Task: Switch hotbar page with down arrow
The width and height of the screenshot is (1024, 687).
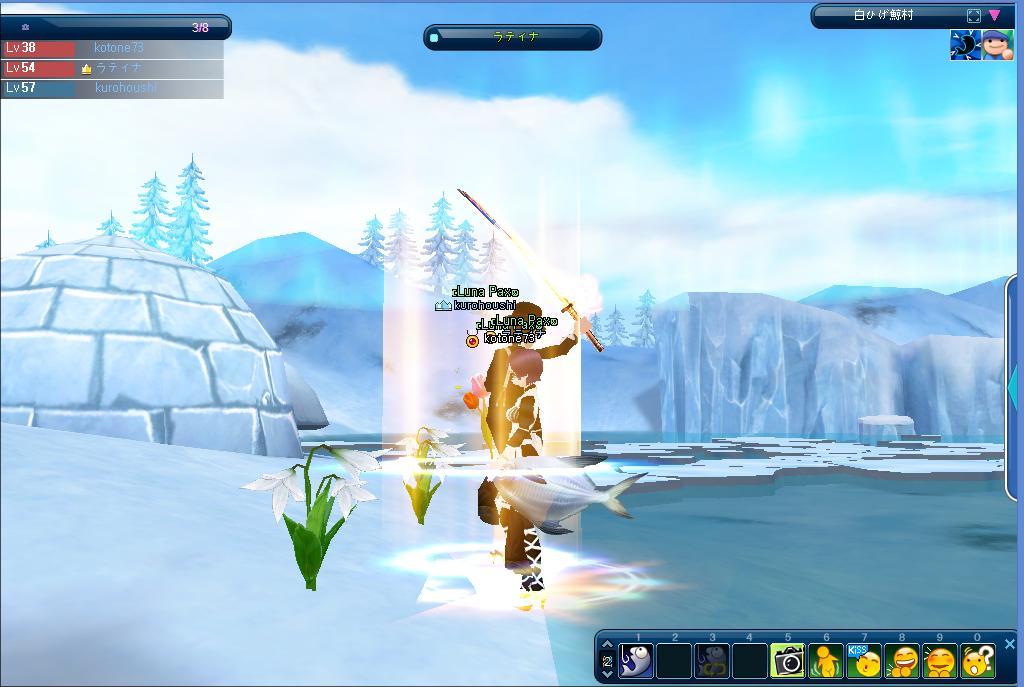Action: tap(607, 674)
